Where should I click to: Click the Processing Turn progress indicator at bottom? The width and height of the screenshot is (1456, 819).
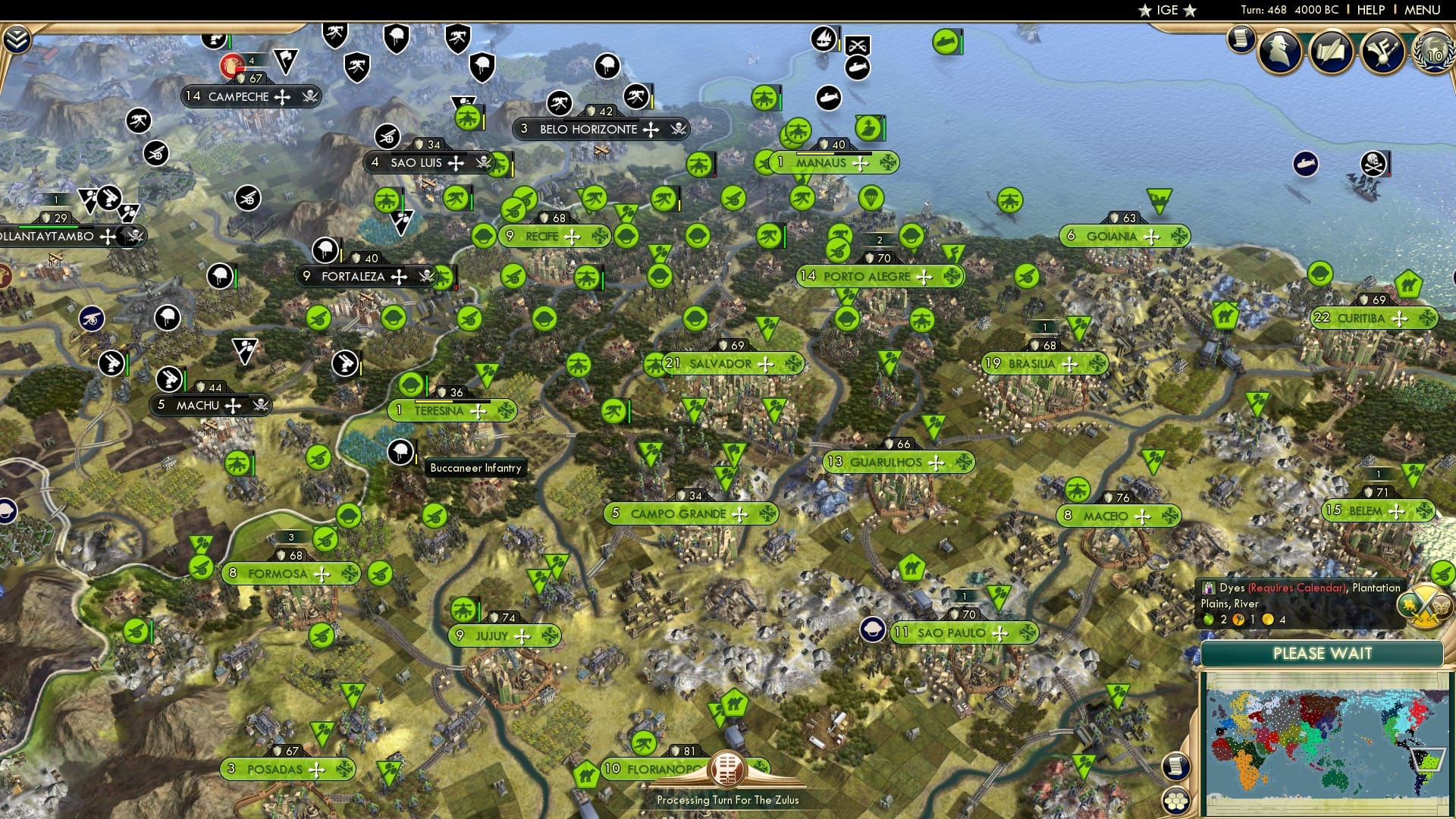727,770
